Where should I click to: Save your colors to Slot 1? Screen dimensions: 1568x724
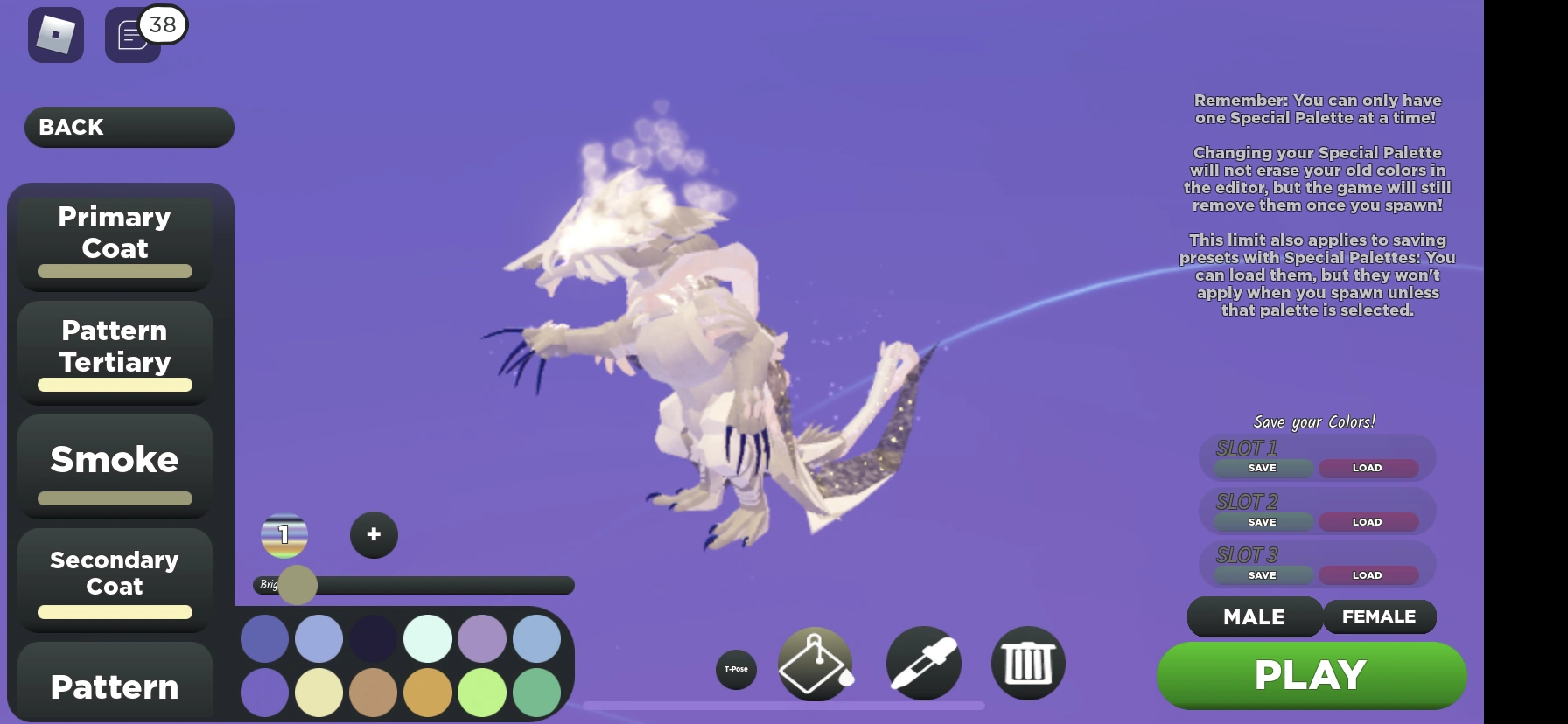[x=1261, y=468]
